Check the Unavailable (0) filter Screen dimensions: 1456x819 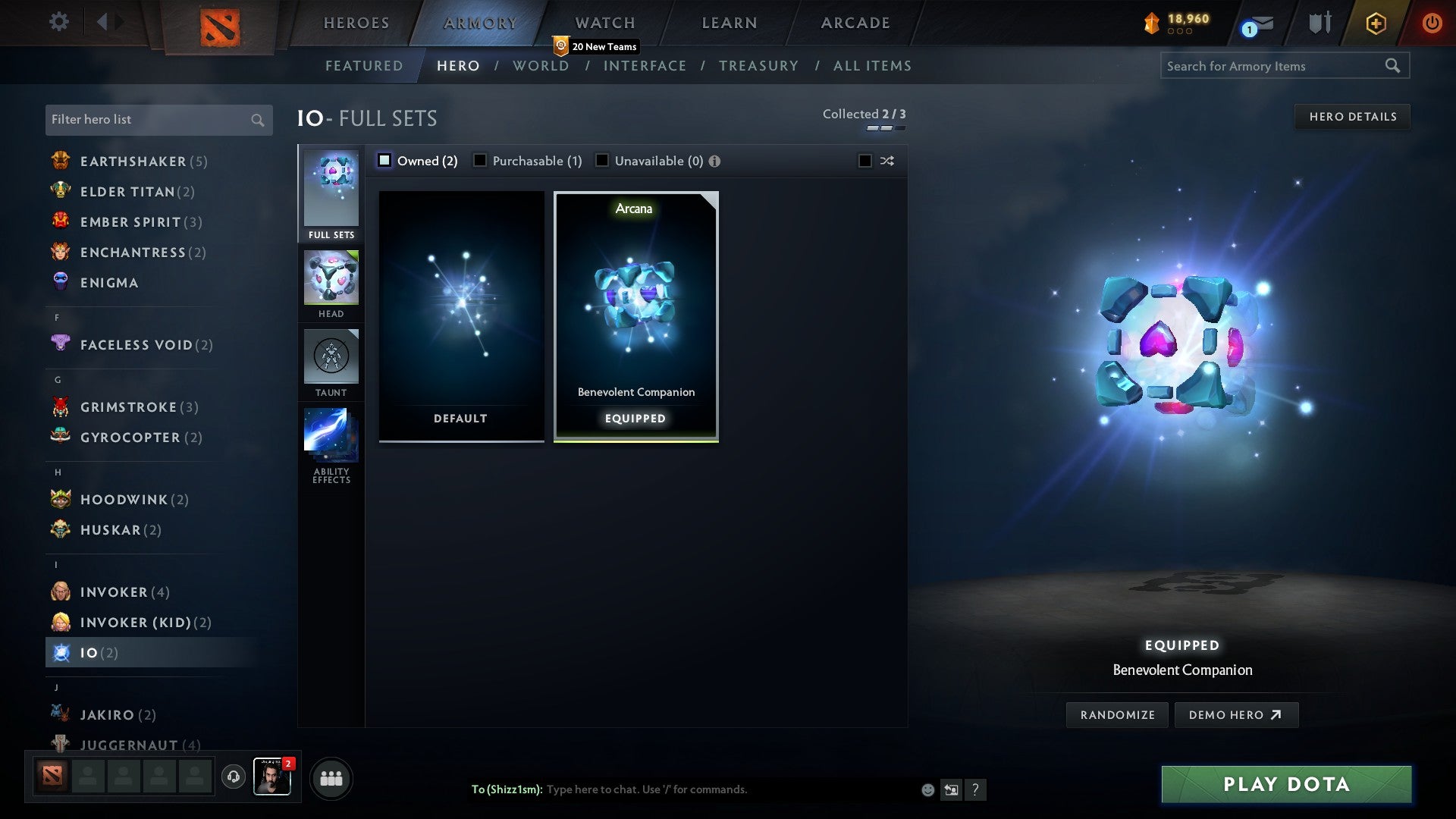click(602, 160)
